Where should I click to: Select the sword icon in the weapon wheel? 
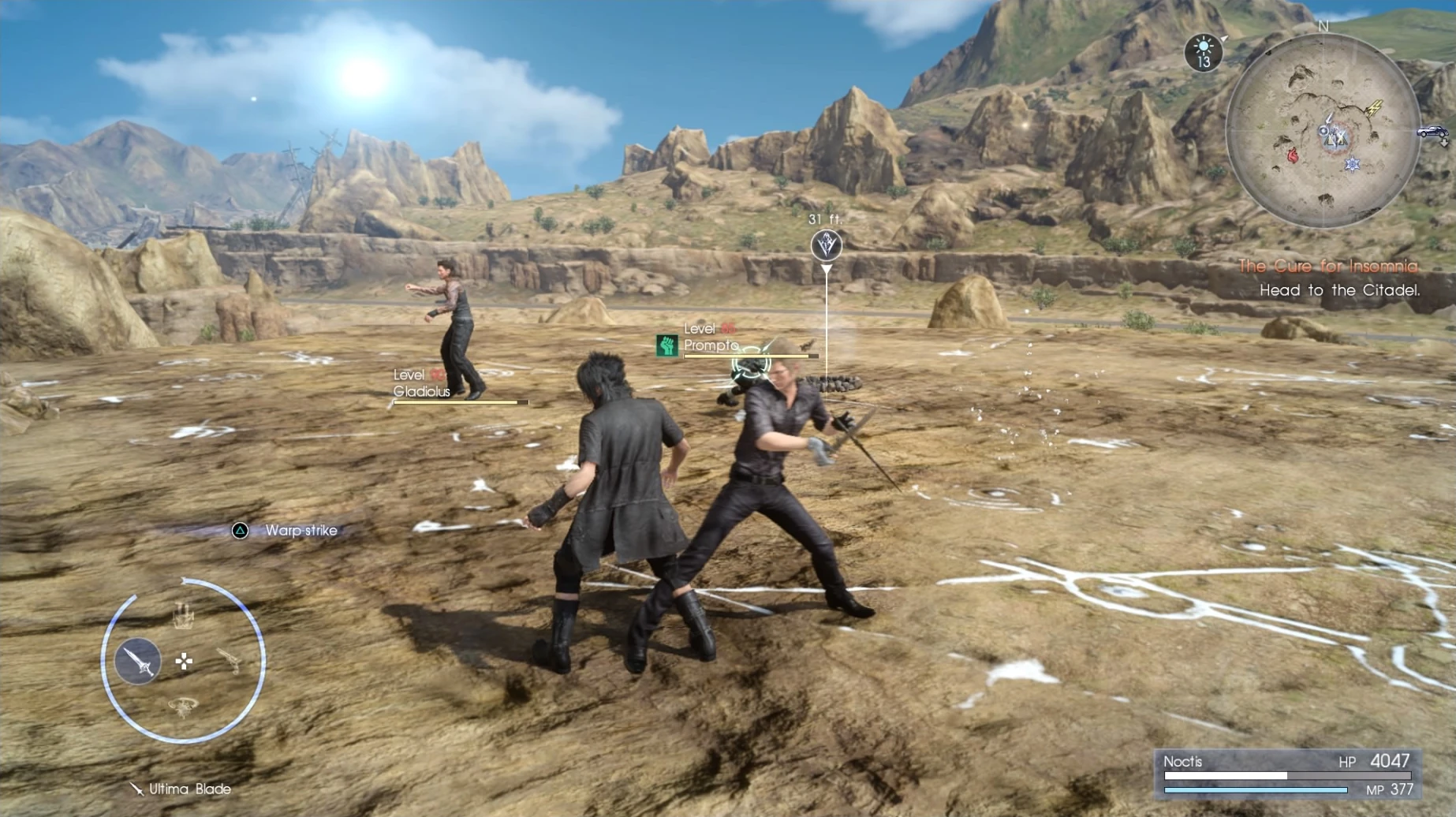pyautogui.click(x=139, y=662)
